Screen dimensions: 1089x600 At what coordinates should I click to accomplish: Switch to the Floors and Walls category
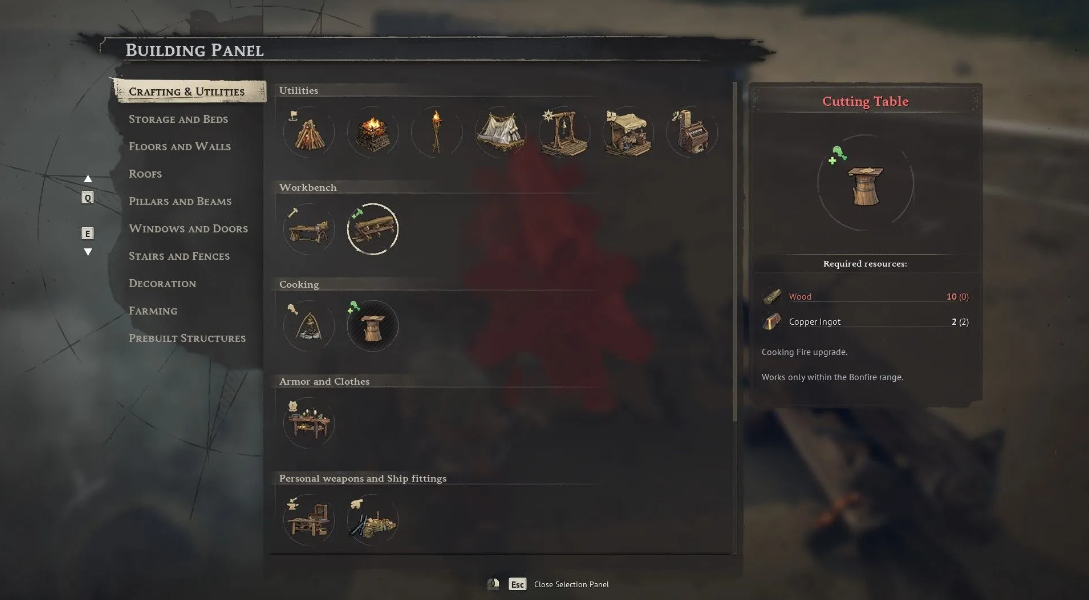click(179, 146)
